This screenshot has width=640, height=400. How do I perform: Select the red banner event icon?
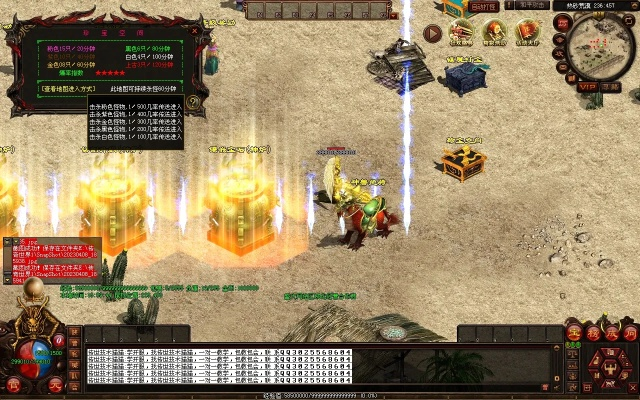[527, 32]
